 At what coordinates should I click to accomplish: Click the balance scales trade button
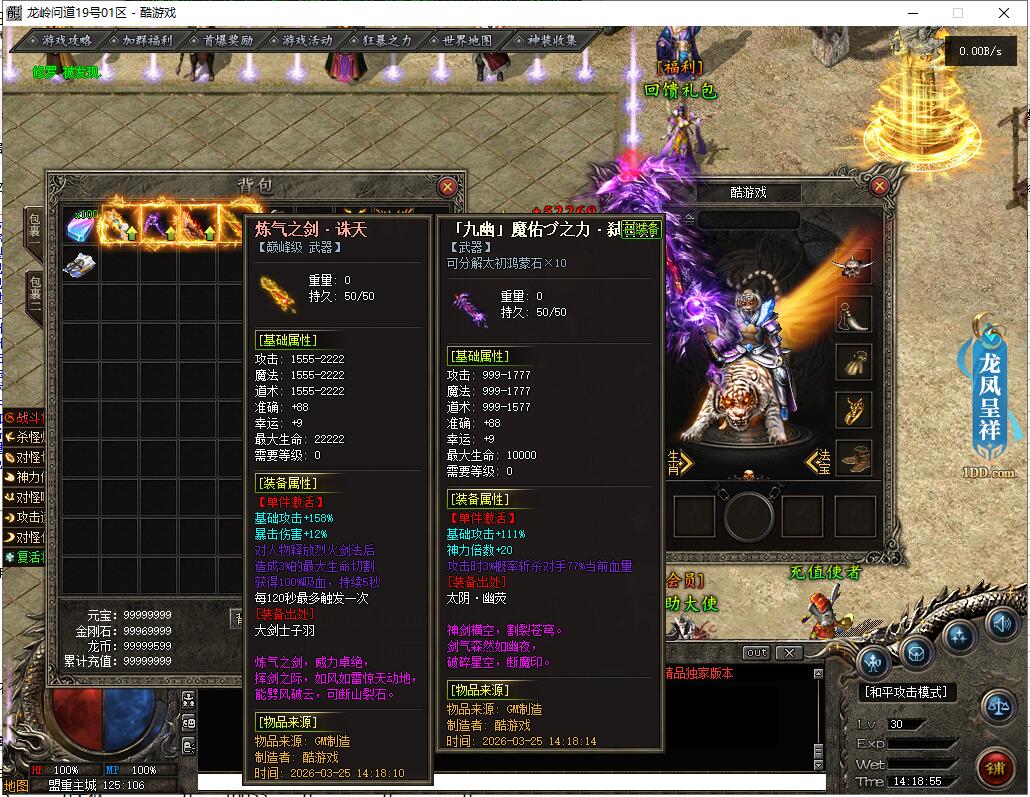tap(997, 705)
